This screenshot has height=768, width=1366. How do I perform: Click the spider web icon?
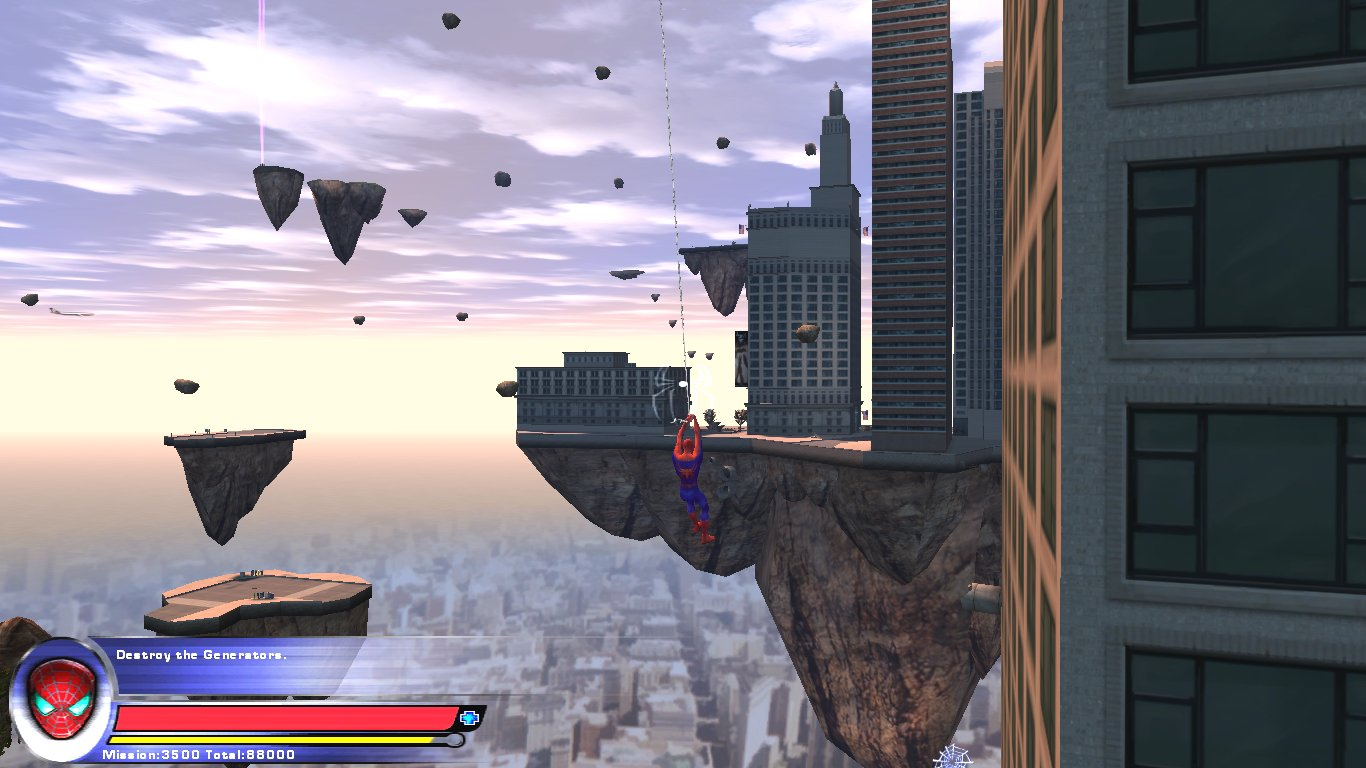pyautogui.click(x=950, y=758)
